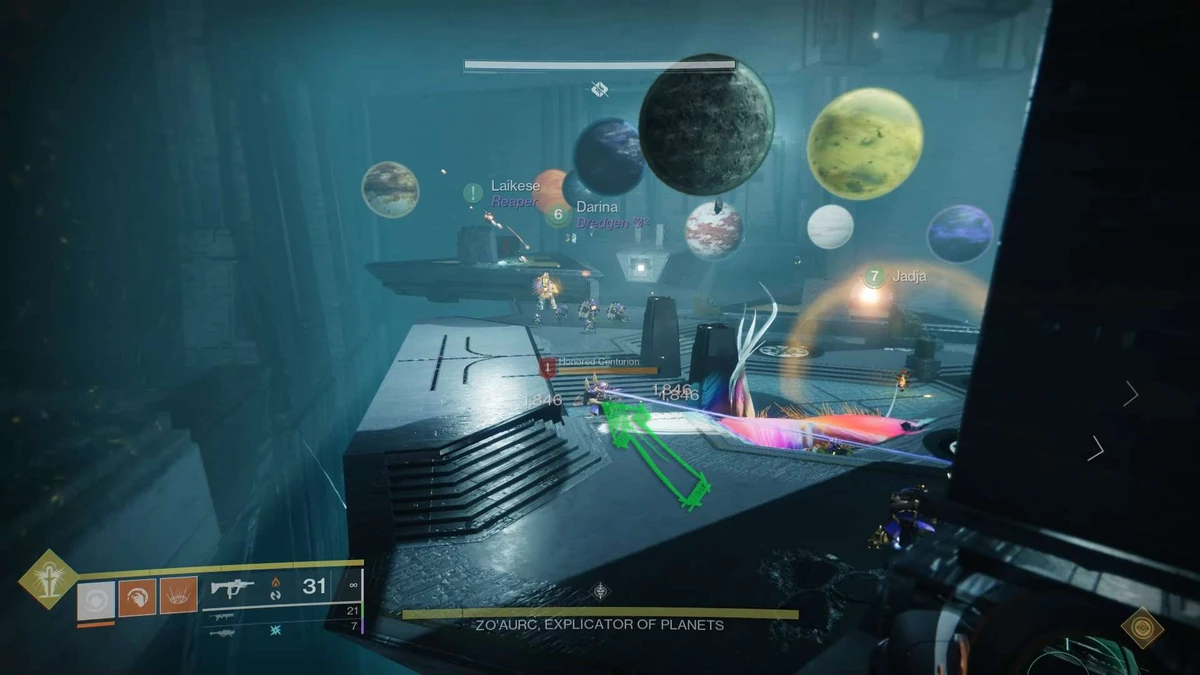Use the orange melee ability icon
Viewport: 1200px width, 675px height.
pos(137,599)
